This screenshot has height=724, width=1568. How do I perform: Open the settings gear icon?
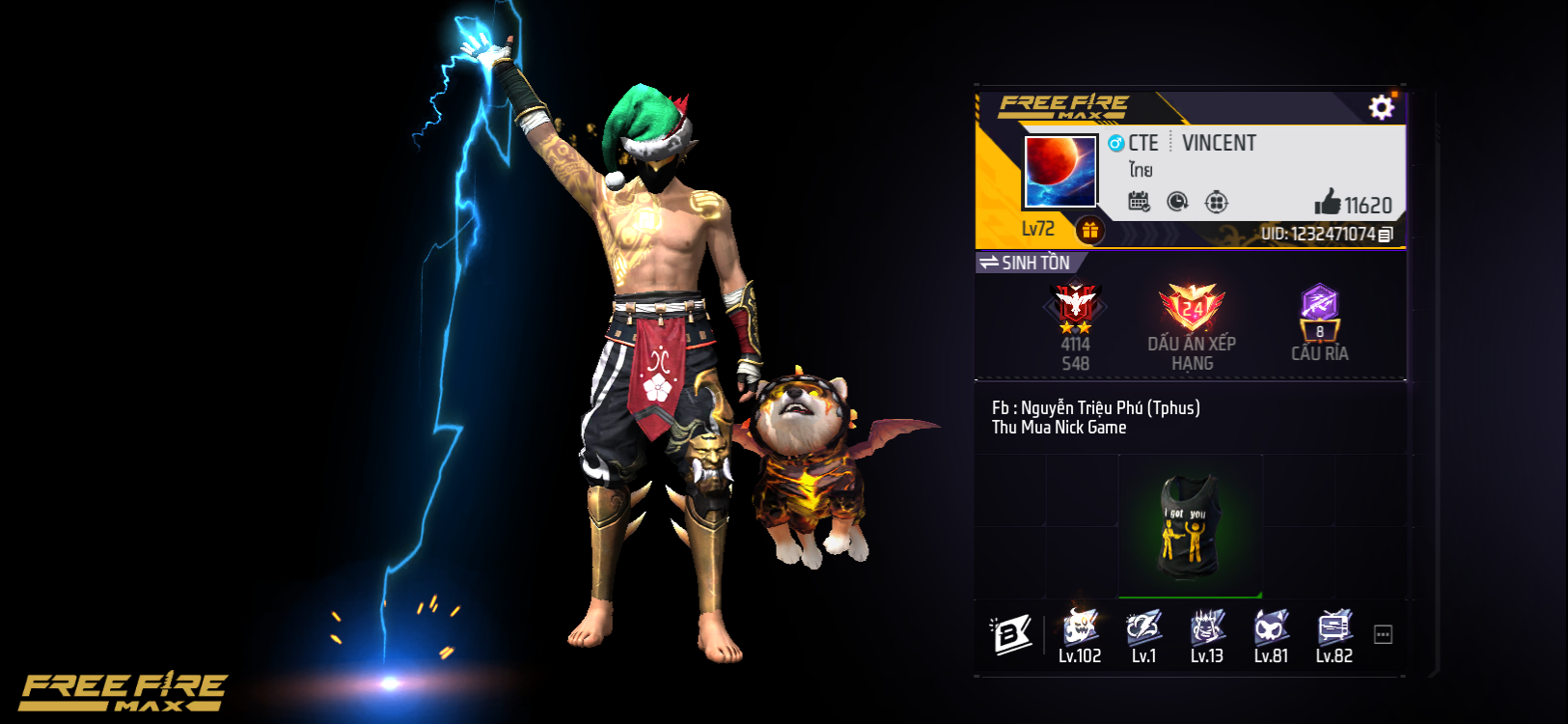click(x=1382, y=108)
